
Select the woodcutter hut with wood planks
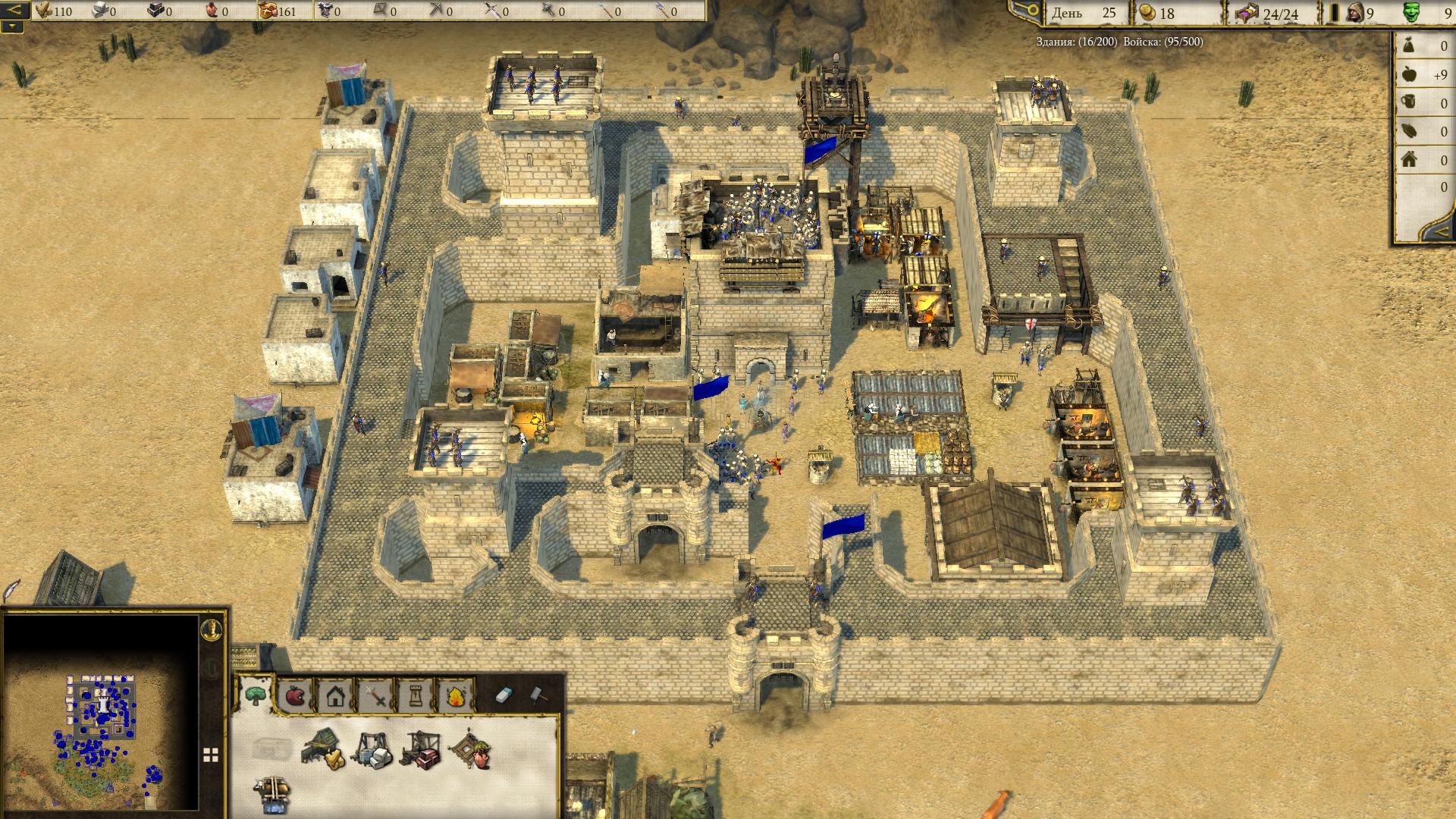point(322,748)
